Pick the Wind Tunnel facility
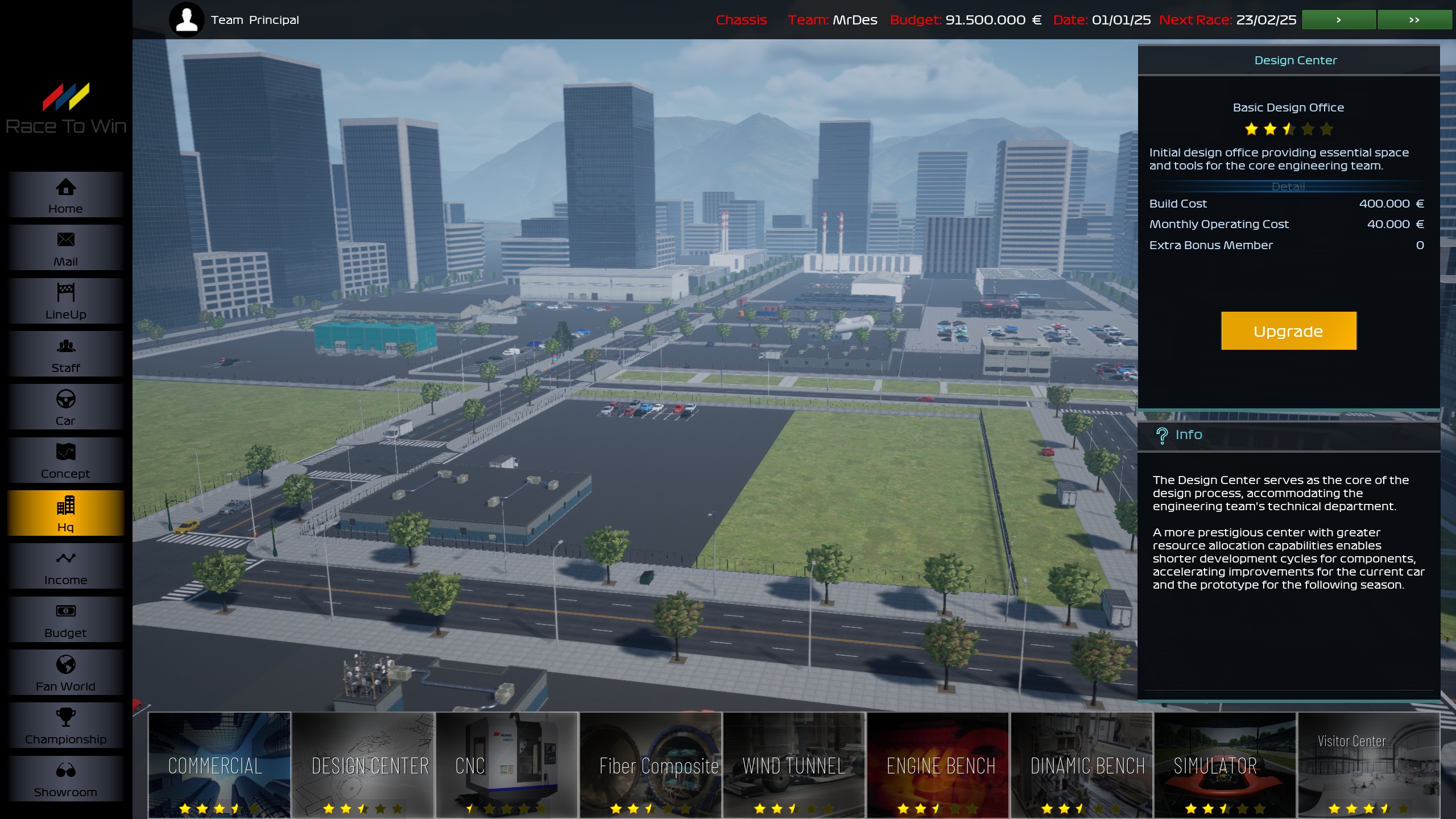 pos(794,765)
